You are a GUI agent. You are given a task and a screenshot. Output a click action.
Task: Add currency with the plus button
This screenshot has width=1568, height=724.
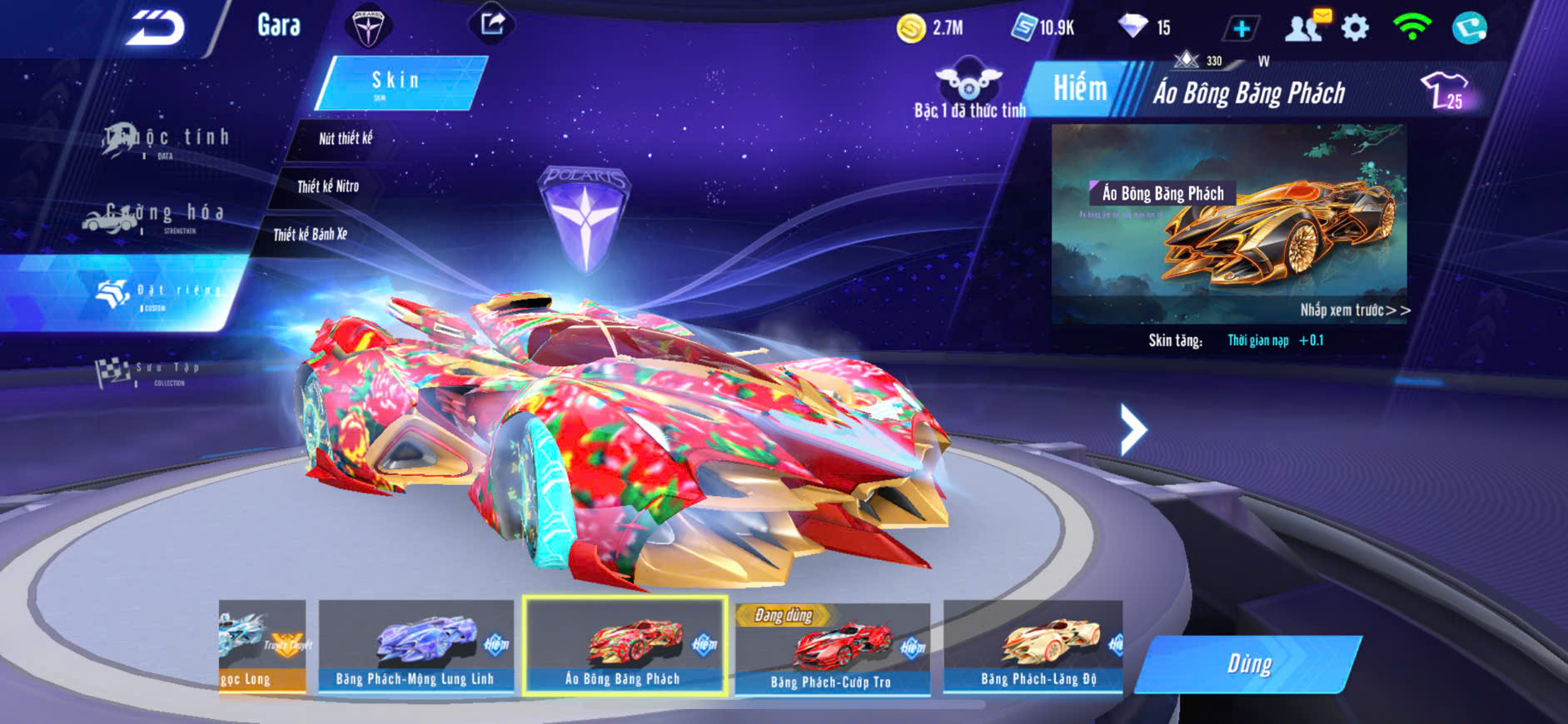1241,29
